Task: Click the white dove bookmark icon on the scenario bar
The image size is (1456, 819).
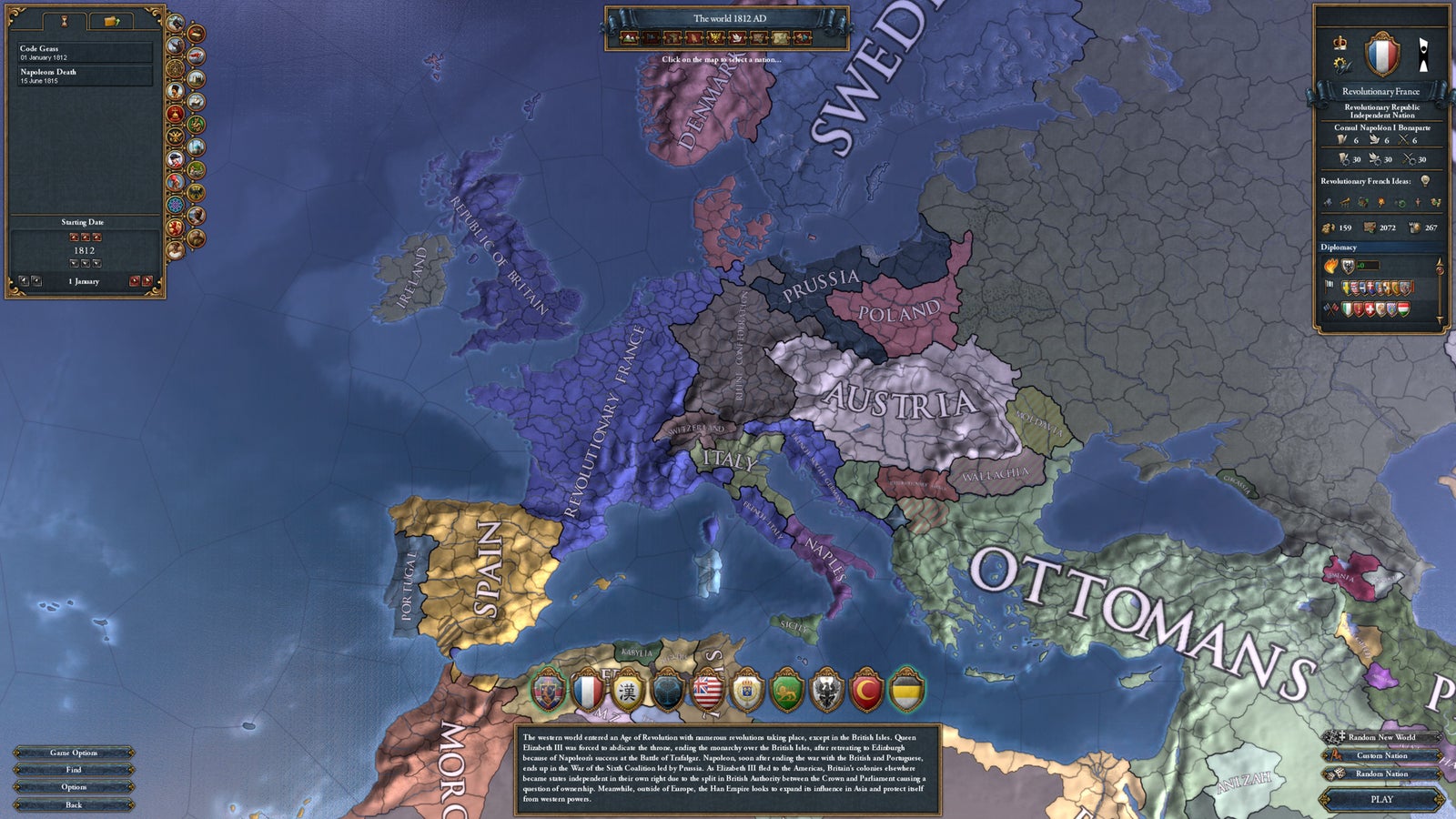Action: click(737, 37)
